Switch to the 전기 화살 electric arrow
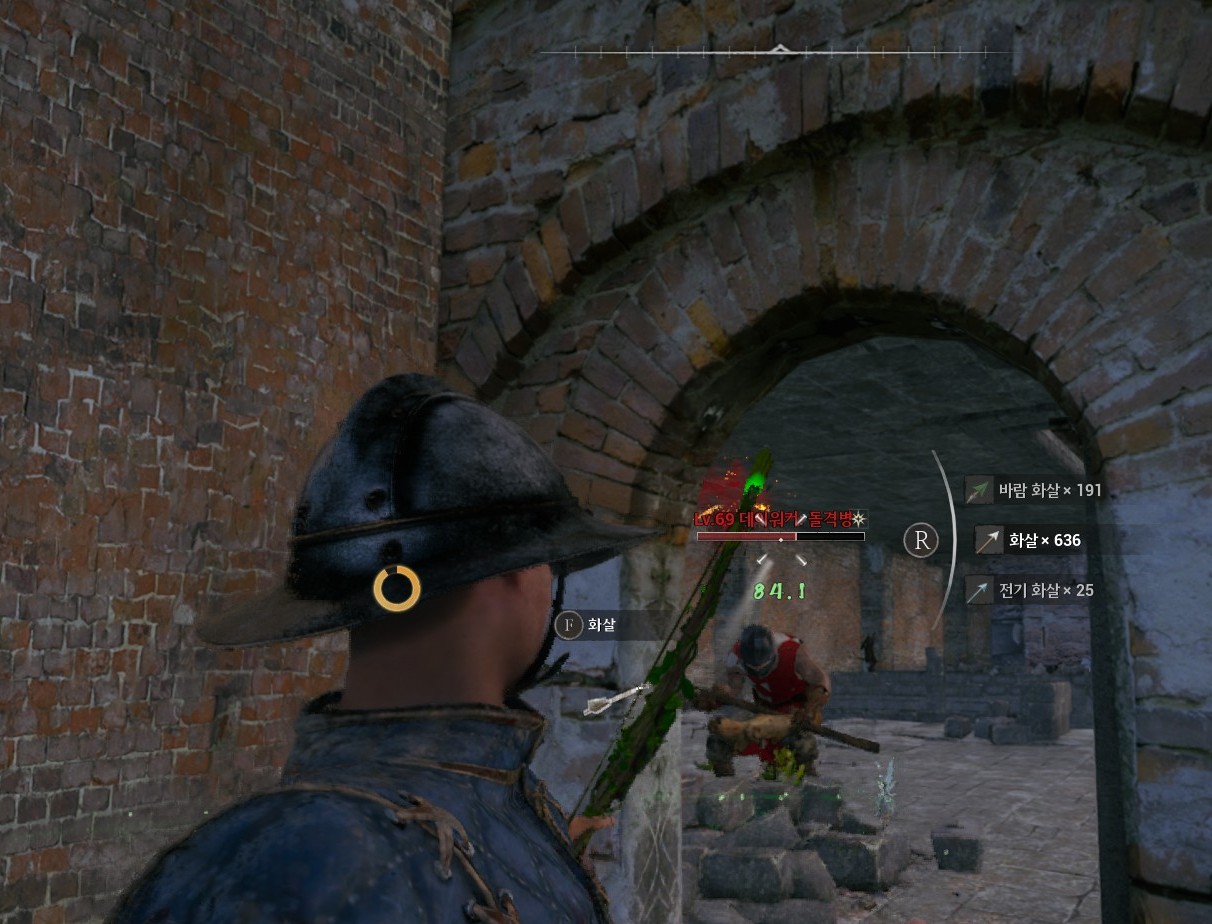The image size is (1212, 924). (1032, 590)
